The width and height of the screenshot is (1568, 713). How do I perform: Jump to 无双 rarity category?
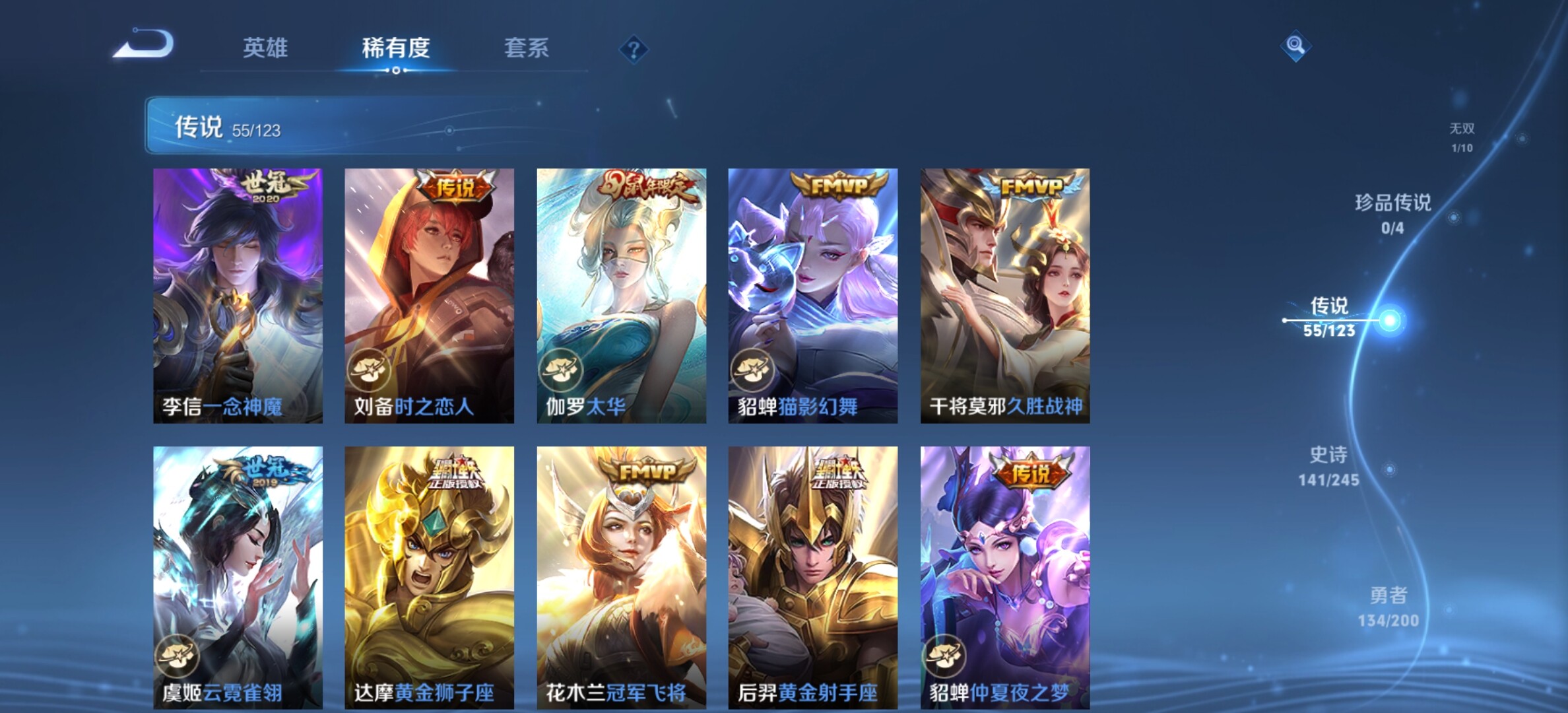coord(1462,137)
